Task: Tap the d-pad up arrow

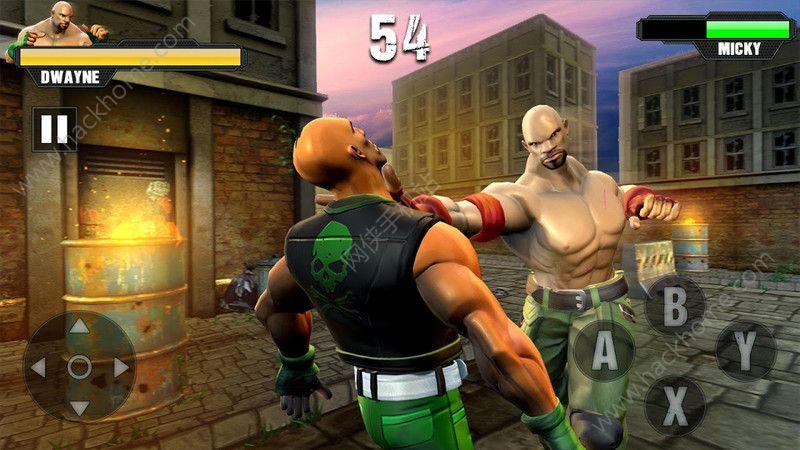Action: 80,328
